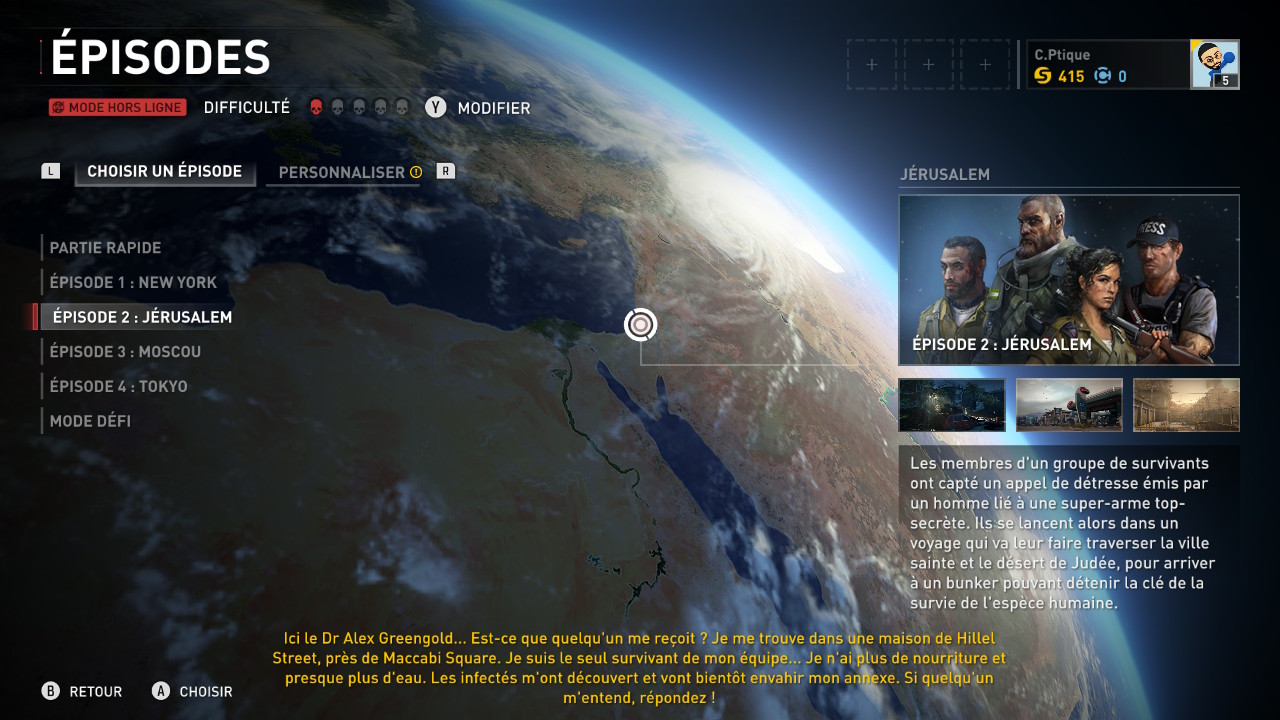The height and width of the screenshot is (720, 1280).
Task: Select the dark night street chapter thumbnail
Action: click(951, 405)
